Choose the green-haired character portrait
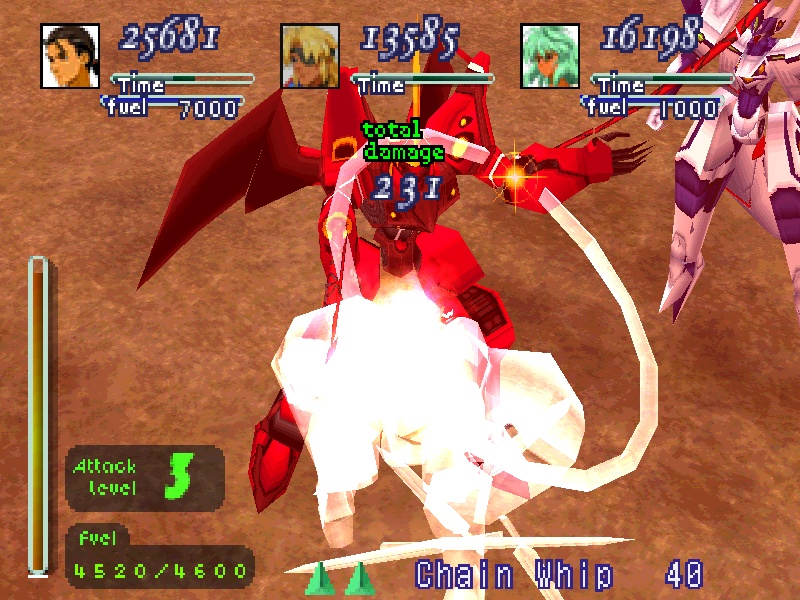This screenshot has height=600, width=800. 550,56
